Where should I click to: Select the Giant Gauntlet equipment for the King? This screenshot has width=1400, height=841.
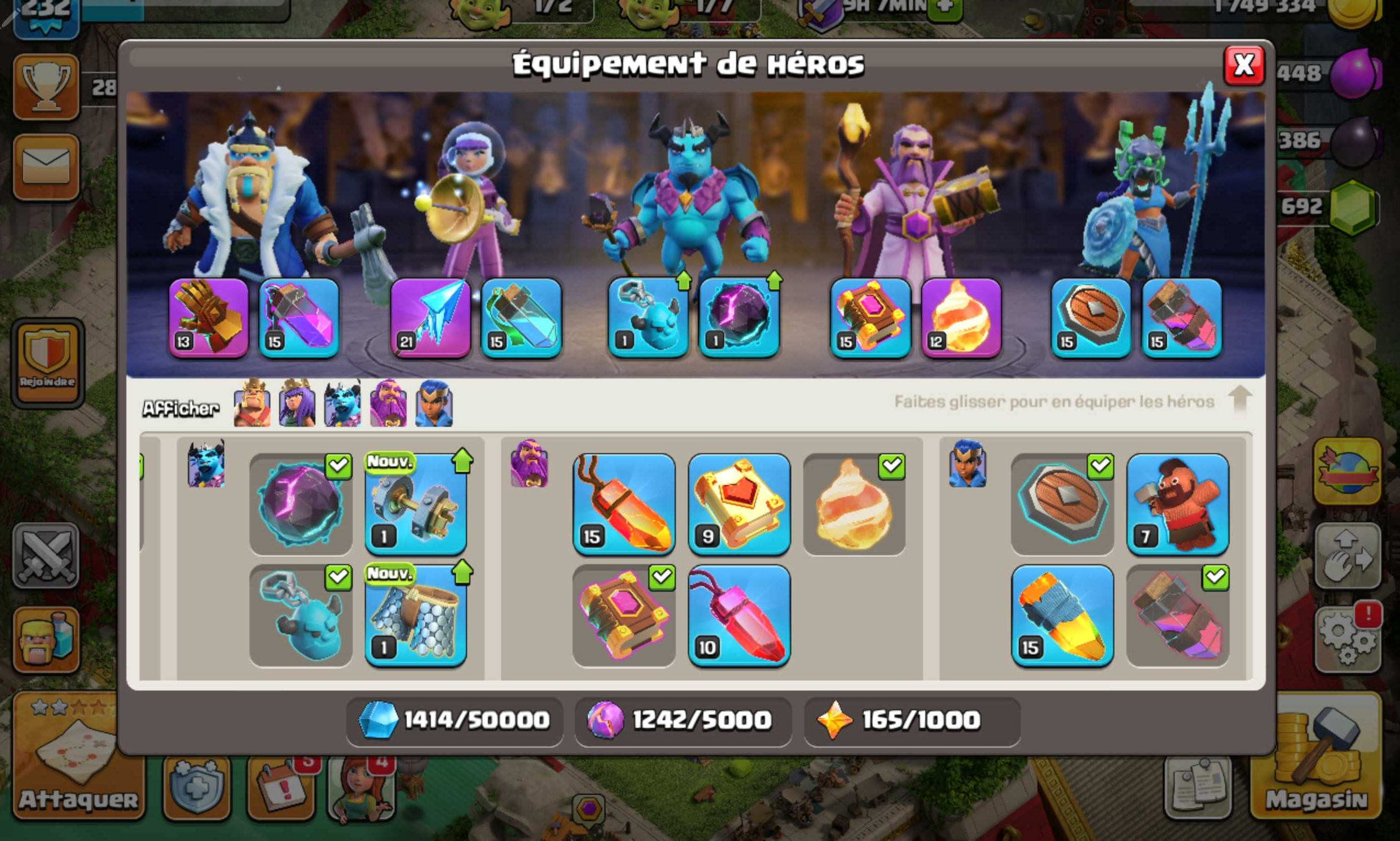[209, 319]
